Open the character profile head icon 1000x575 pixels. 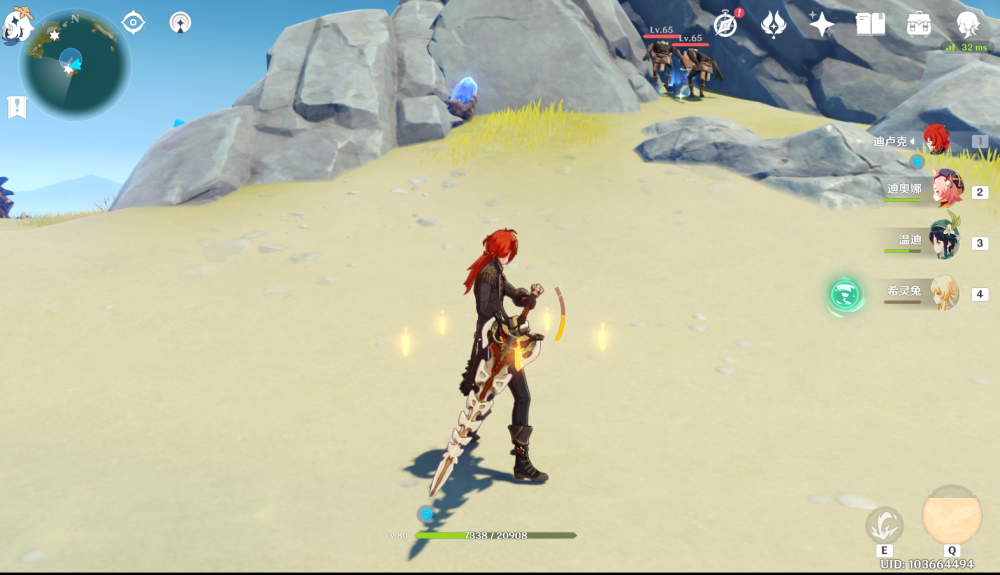click(x=967, y=24)
